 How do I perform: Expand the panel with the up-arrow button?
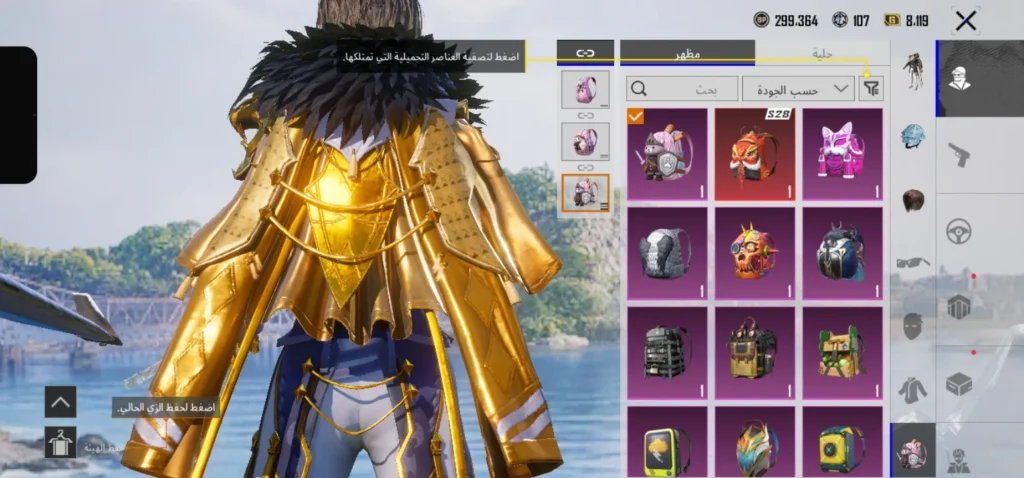tap(60, 402)
